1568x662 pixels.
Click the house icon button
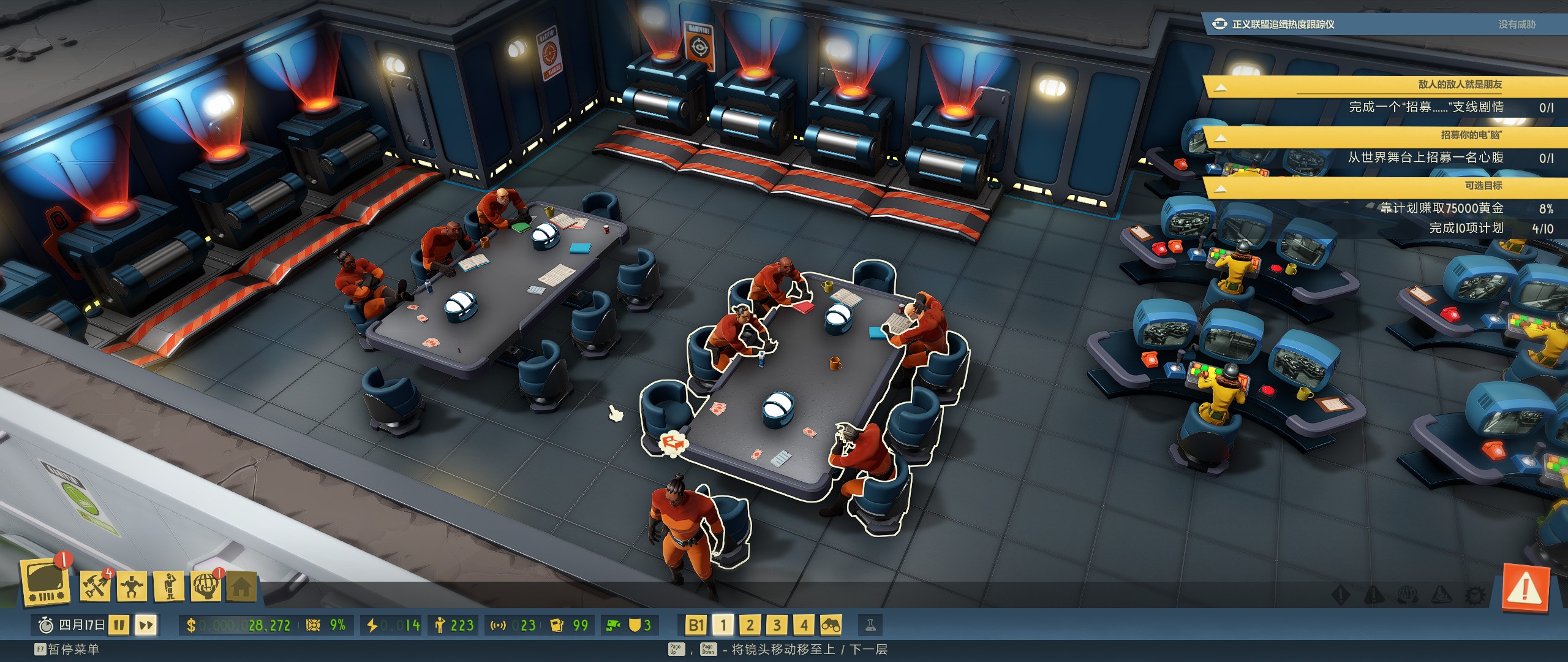[x=241, y=588]
